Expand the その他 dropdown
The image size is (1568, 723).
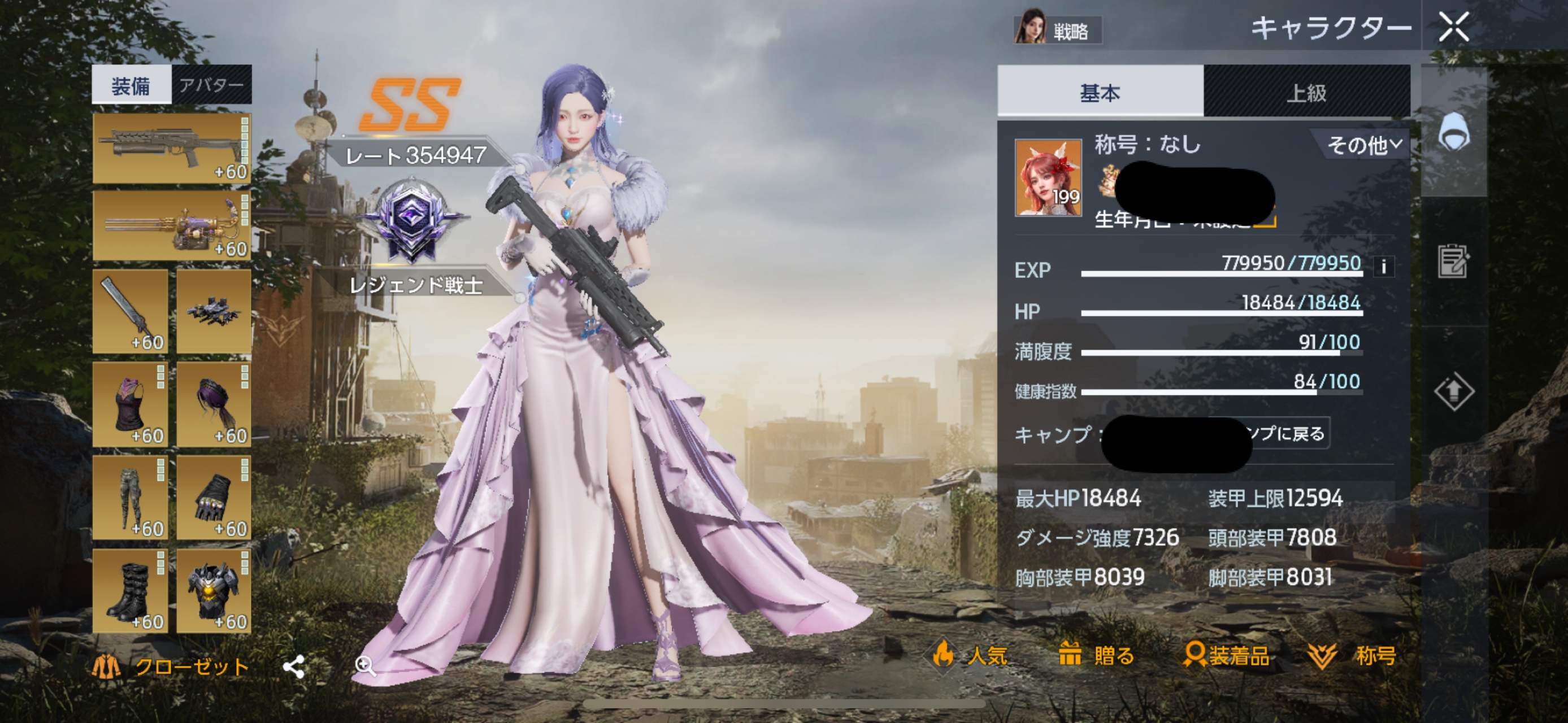[1363, 145]
